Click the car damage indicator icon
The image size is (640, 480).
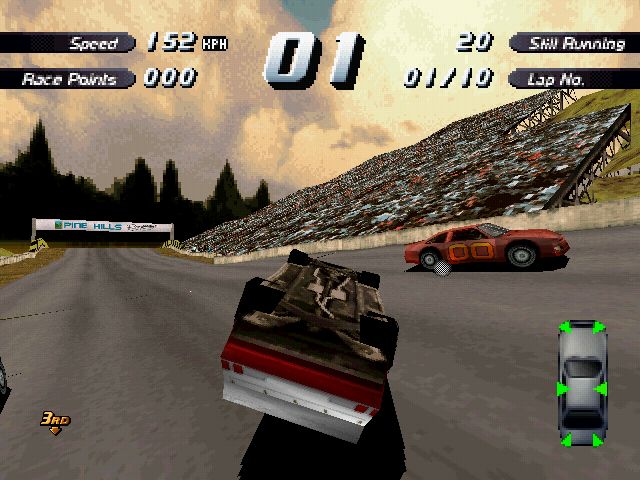[x=579, y=384]
